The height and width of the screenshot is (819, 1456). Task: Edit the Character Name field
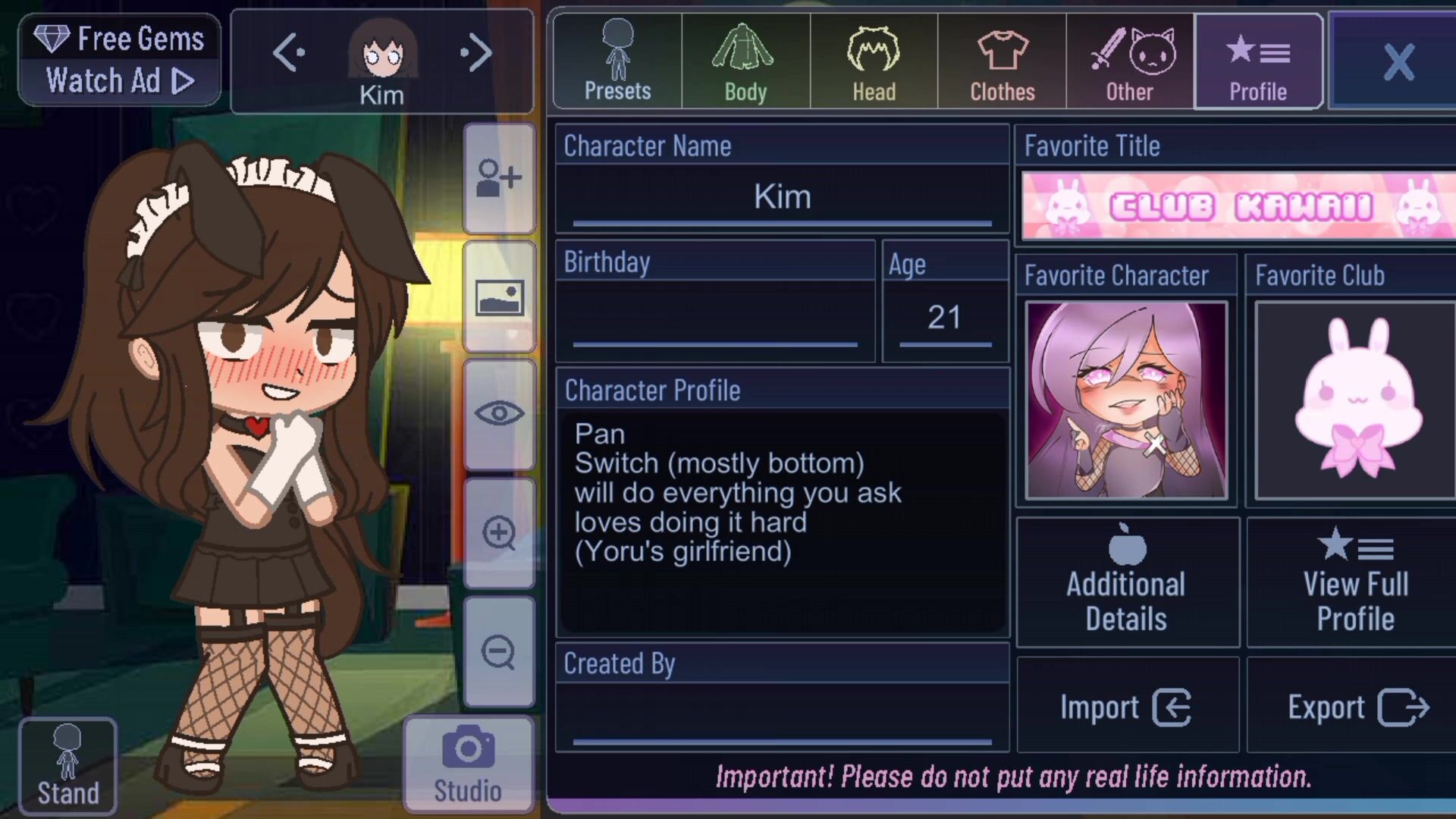pyautogui.click(x=782, y=197)
